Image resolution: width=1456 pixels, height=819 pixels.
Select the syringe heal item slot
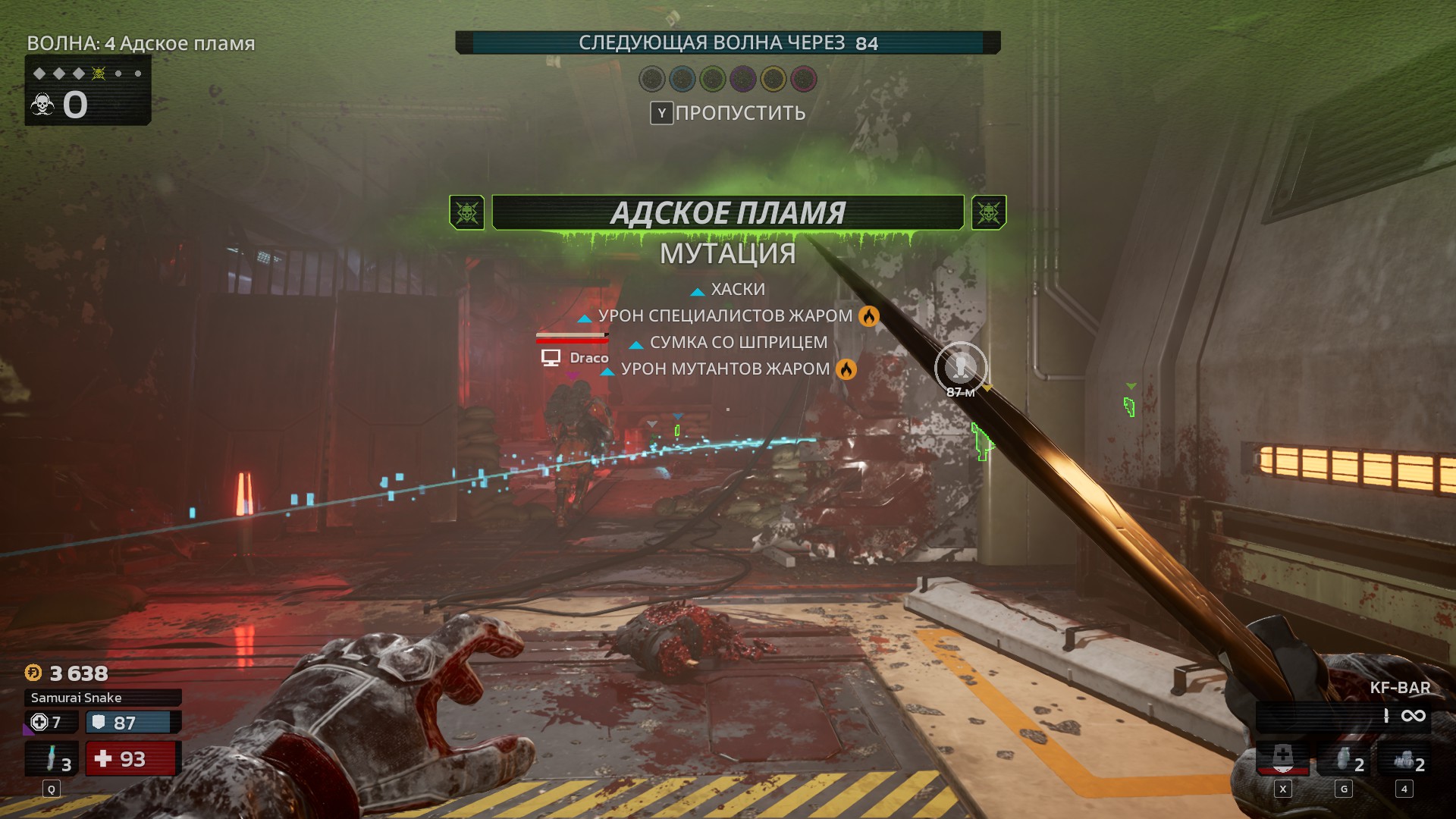pyautogui.click(x=52, y=758)
